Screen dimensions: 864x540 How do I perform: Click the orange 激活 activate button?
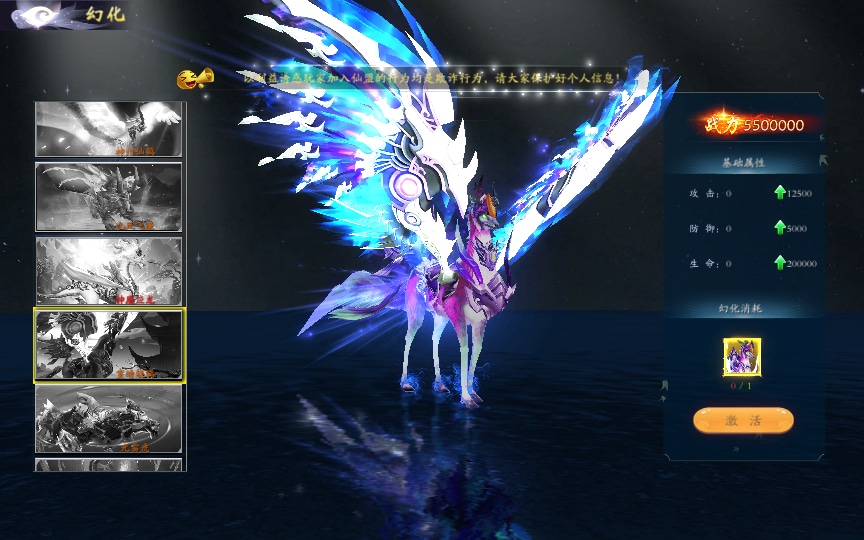743,420
